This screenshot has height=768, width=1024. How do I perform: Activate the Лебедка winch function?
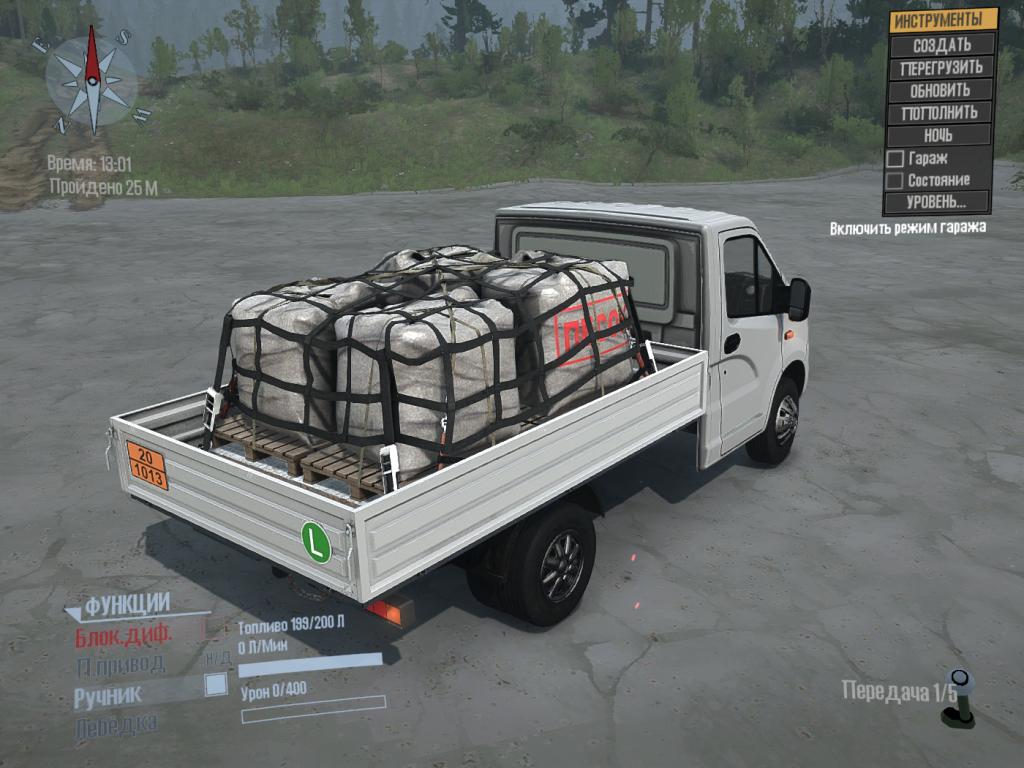coord(115,726)
